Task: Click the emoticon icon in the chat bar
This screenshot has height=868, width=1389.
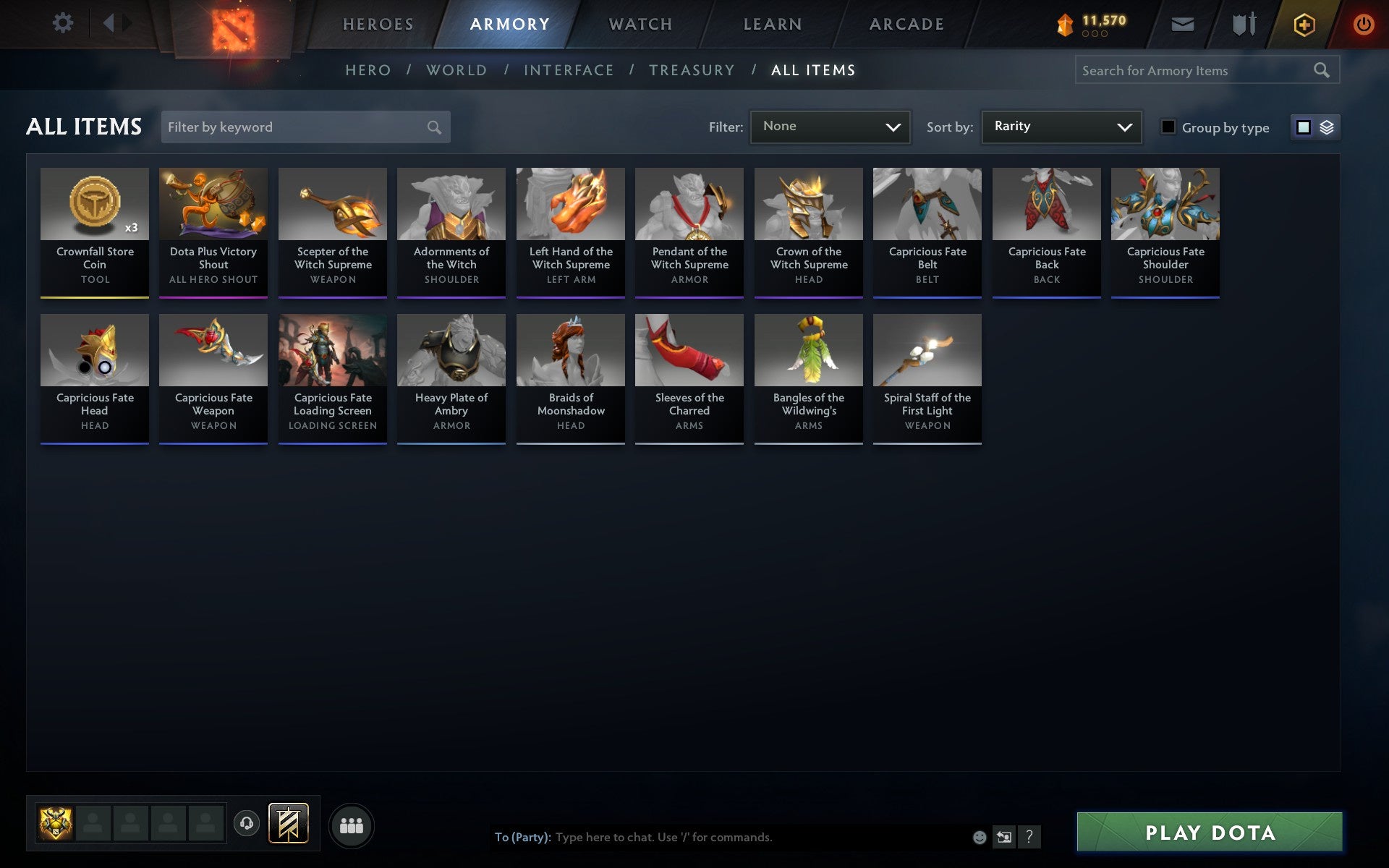Action: [979, 838]
